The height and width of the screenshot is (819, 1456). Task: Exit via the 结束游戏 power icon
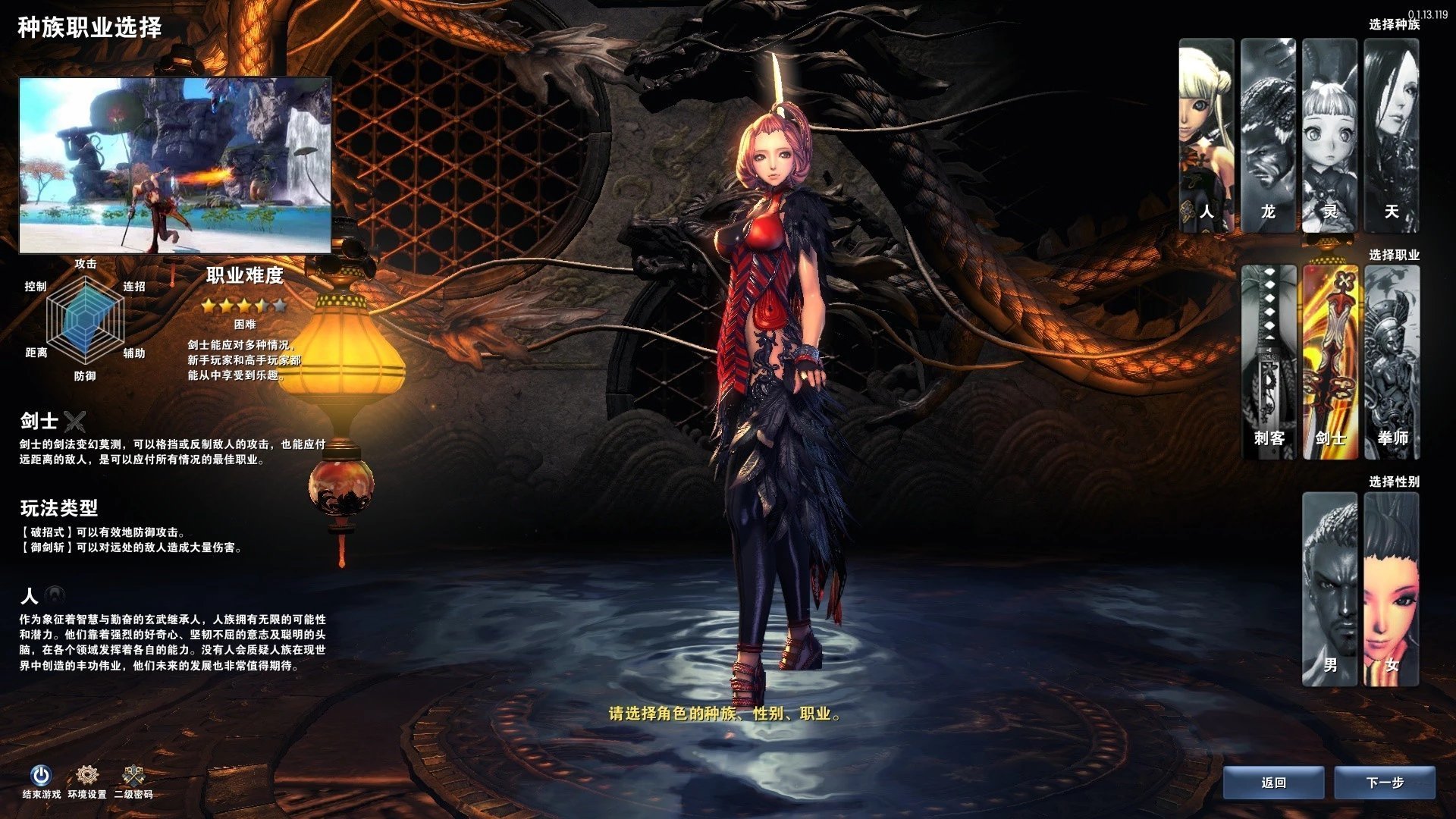41,776
